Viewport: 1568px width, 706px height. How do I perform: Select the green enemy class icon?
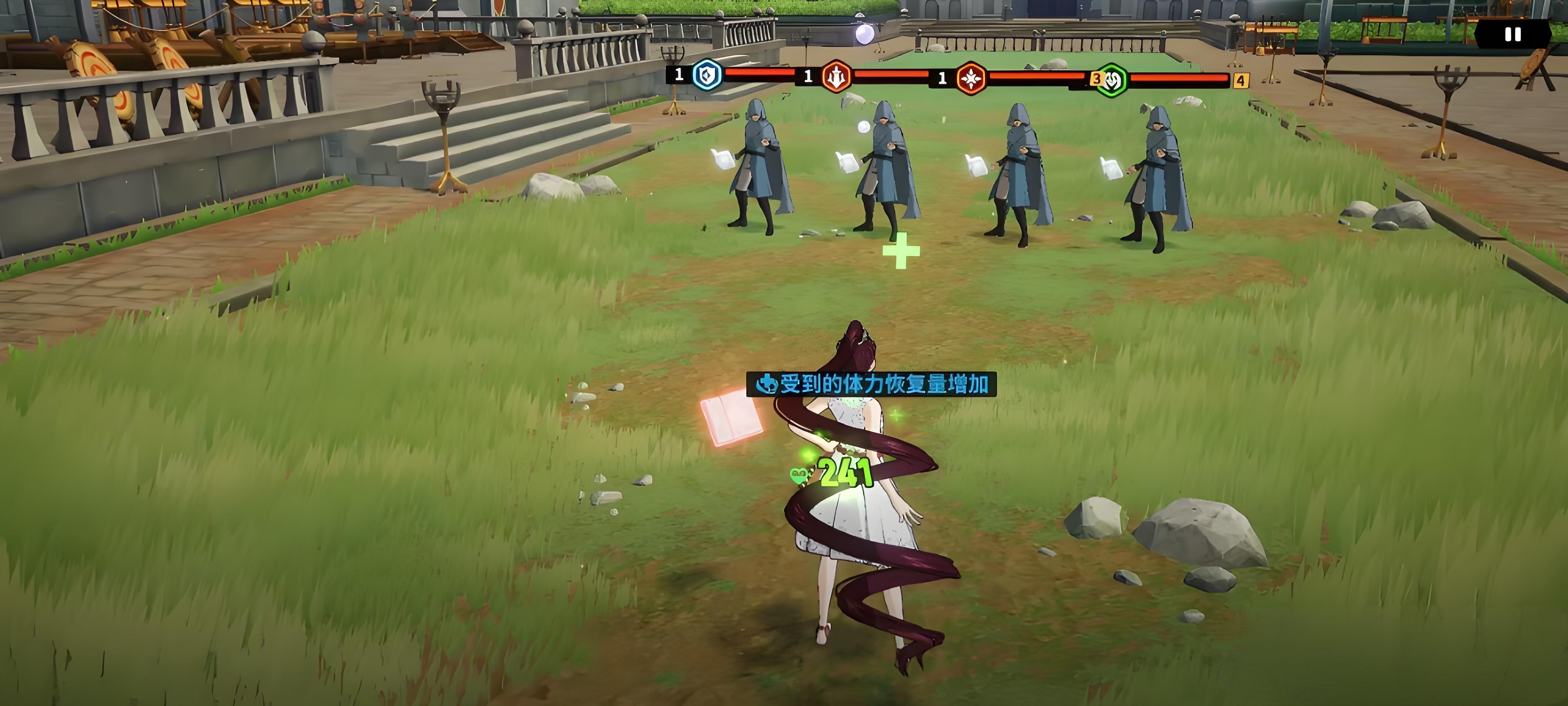[x=1111, y=80]
